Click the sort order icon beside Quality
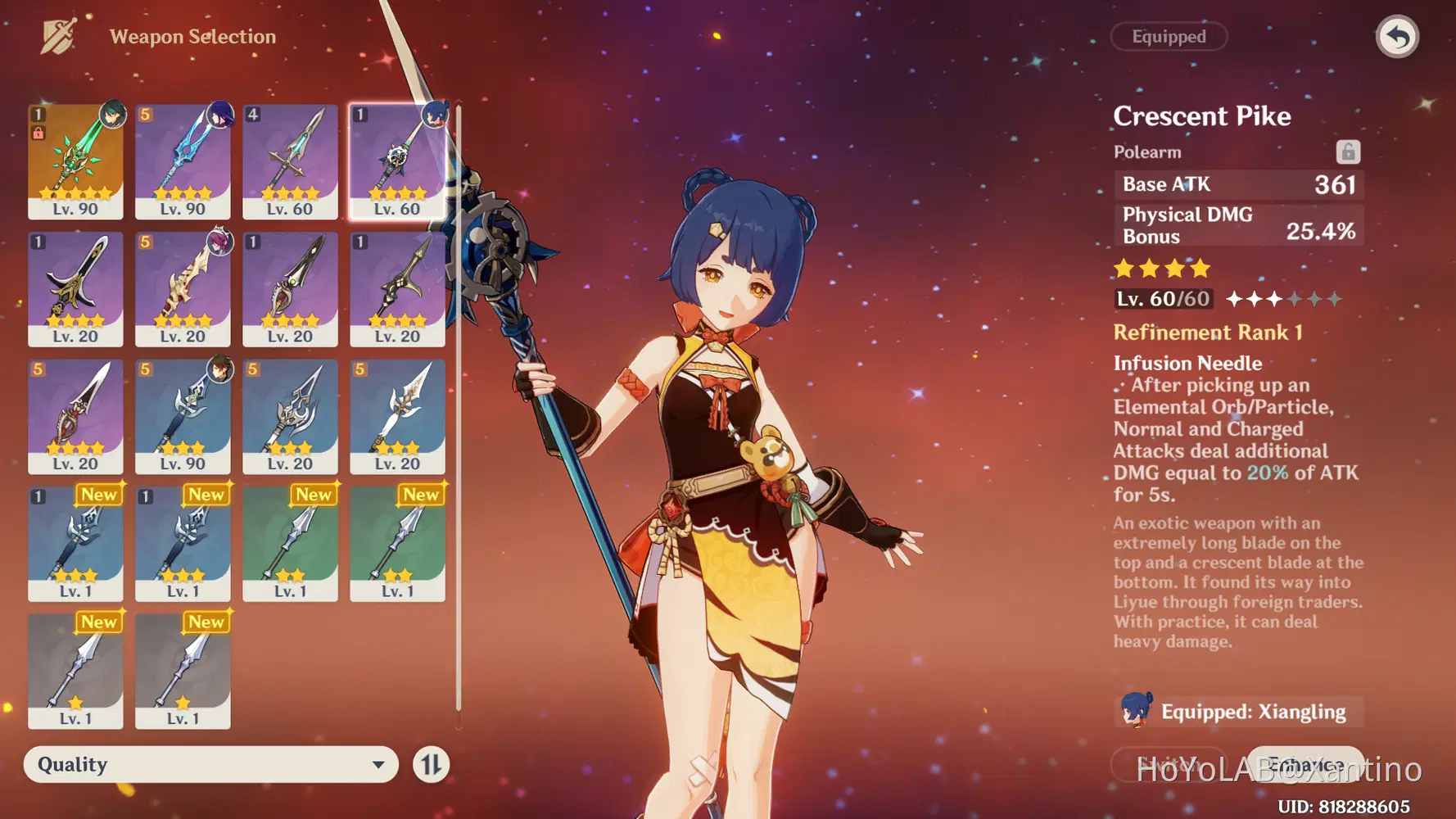1456x819 pixels. [x=433, y=764]
